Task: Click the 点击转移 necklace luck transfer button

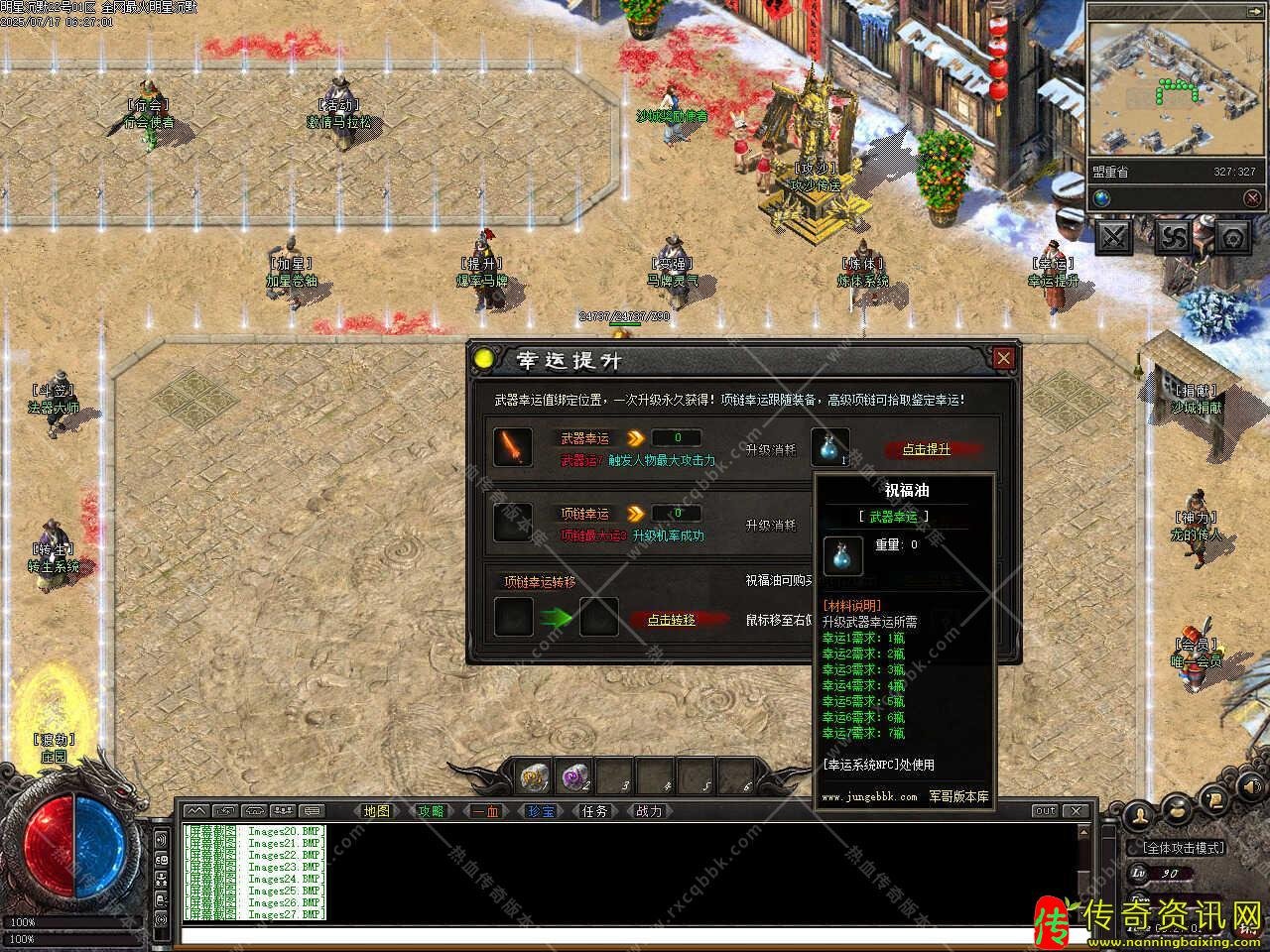Action: (672, 620)
